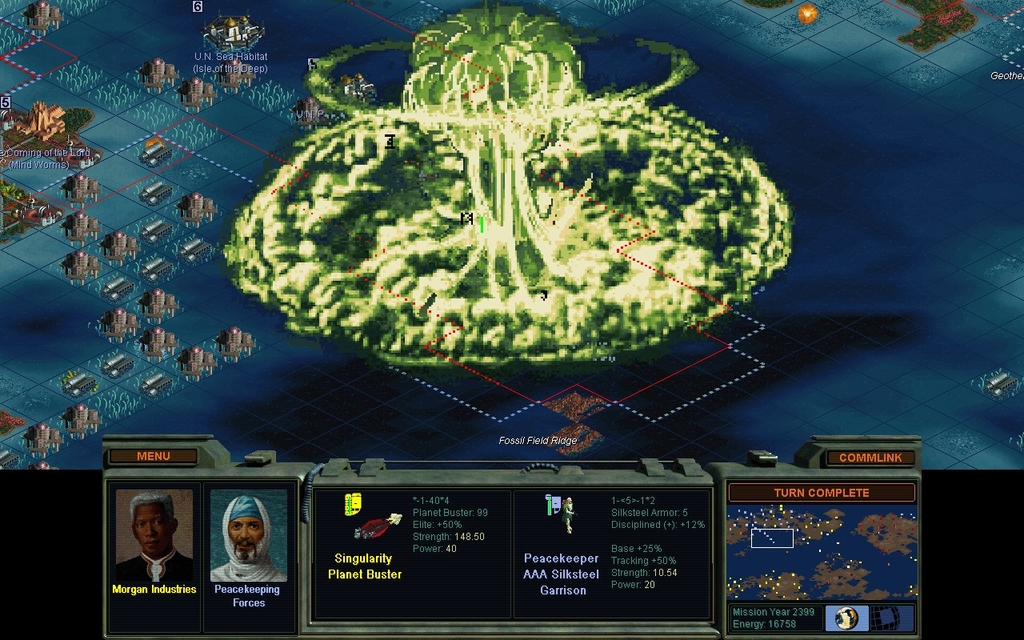Select the Peacekeeper AAA Silksteel Garrison icon
Screen dimensions: 1024x640
564,513
